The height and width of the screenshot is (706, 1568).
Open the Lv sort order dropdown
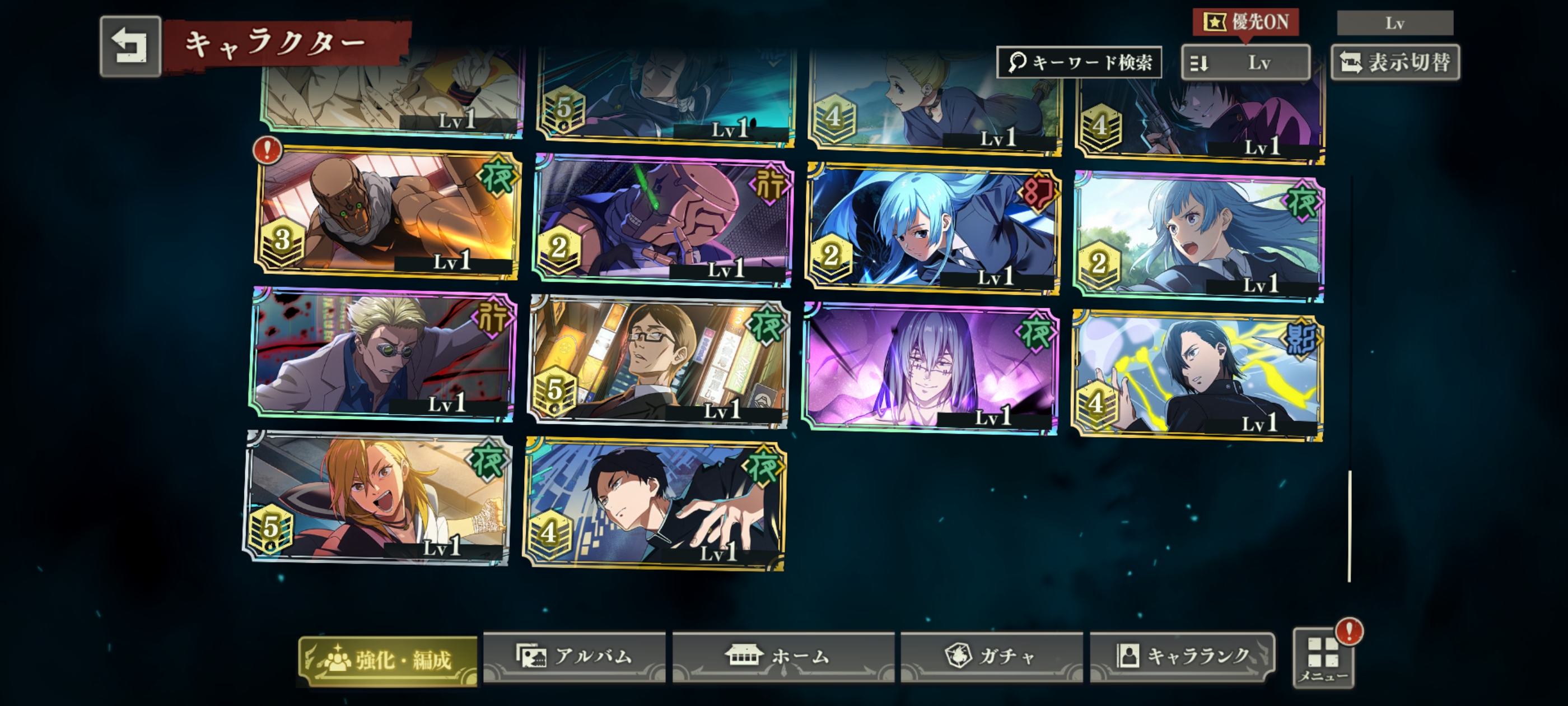point(1245,62)
